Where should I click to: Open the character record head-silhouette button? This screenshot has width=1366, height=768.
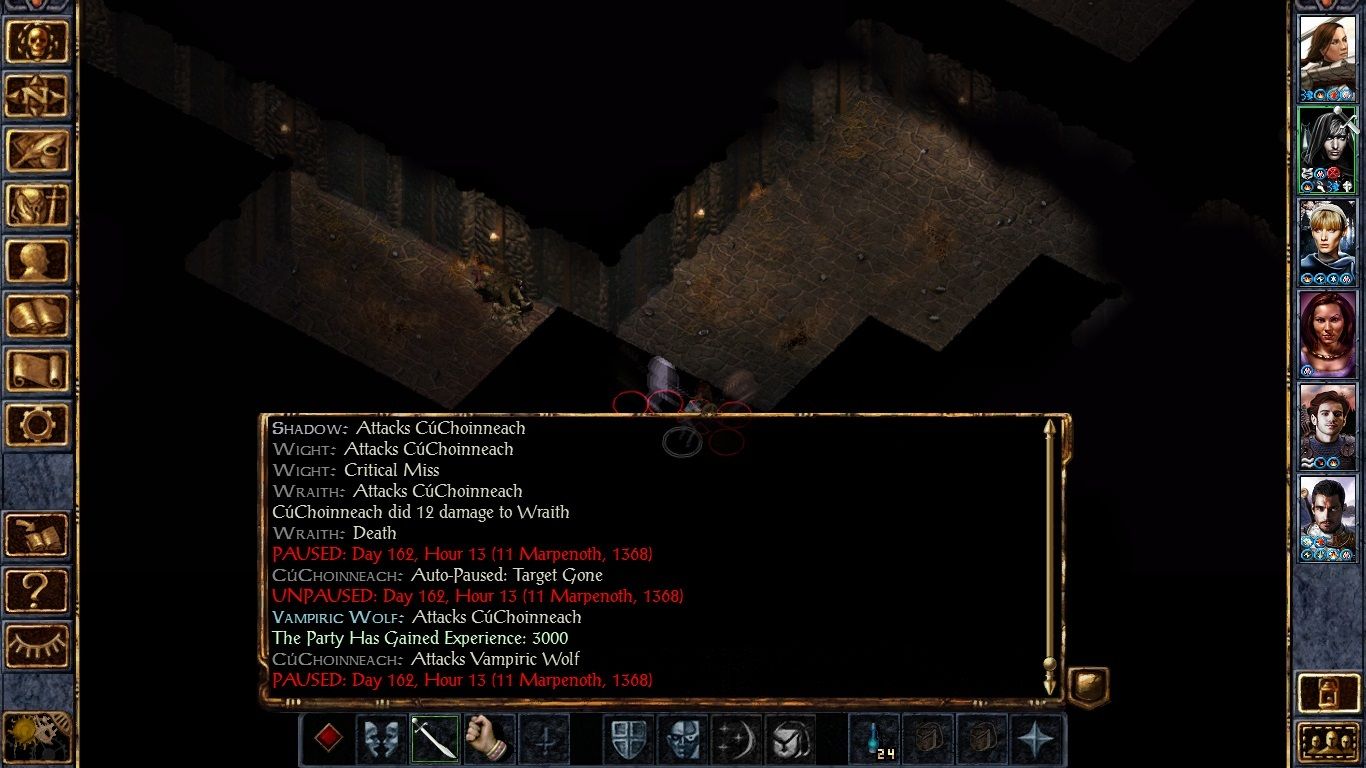point(38,261)
